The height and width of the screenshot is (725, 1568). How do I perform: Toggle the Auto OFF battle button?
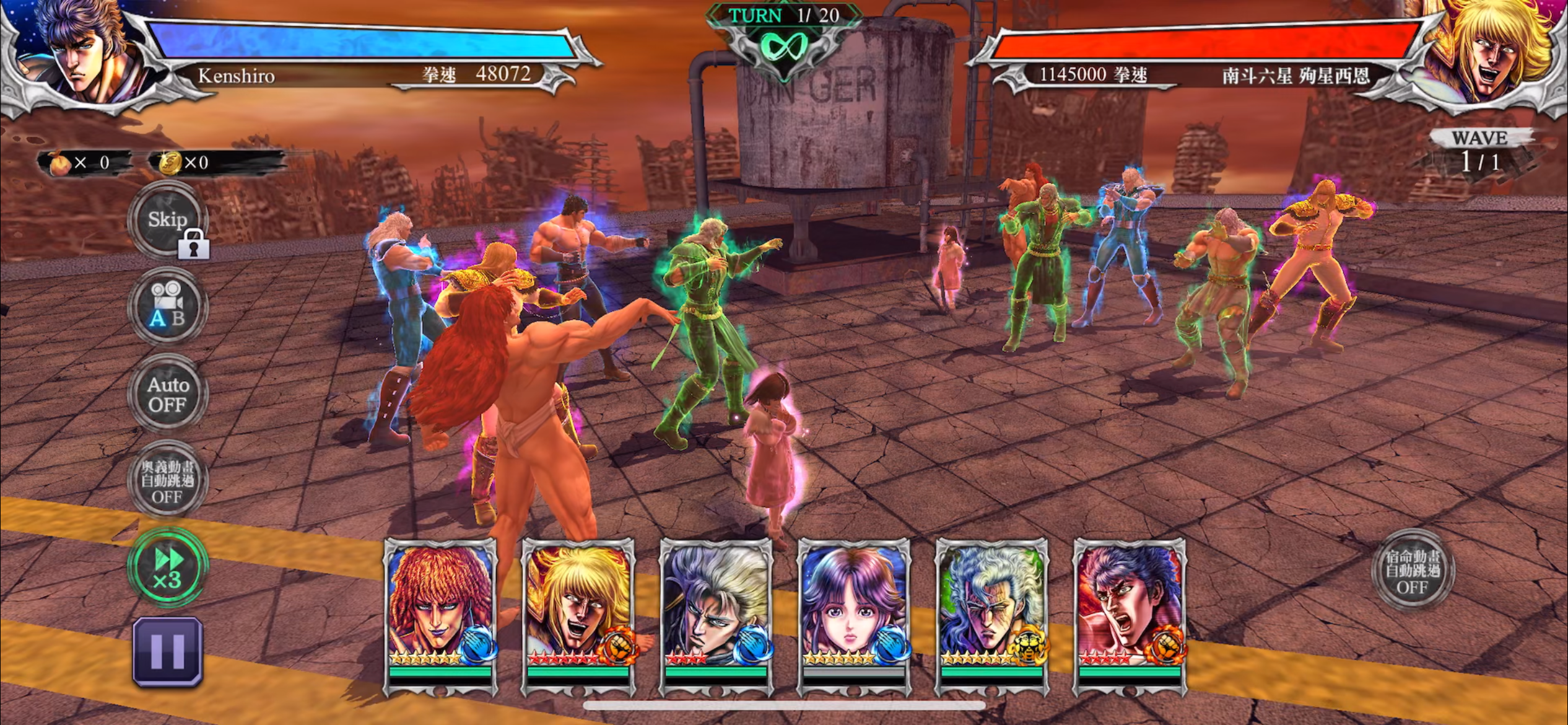tap(167, 394)
